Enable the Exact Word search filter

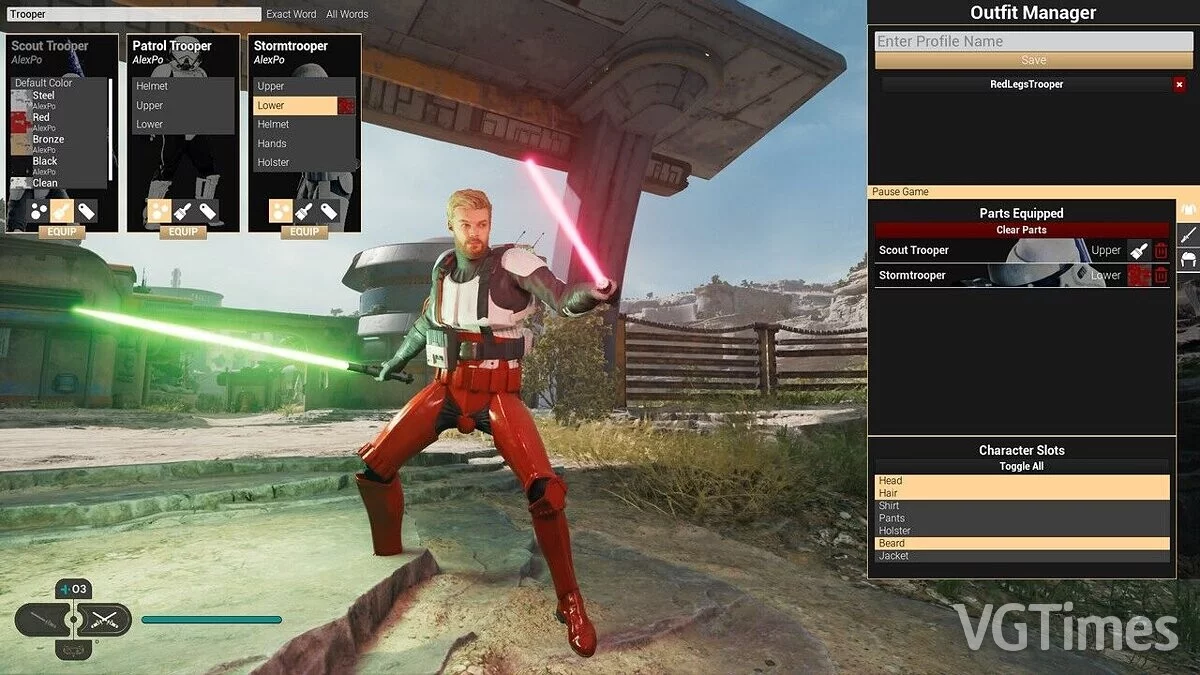point(291,14)
